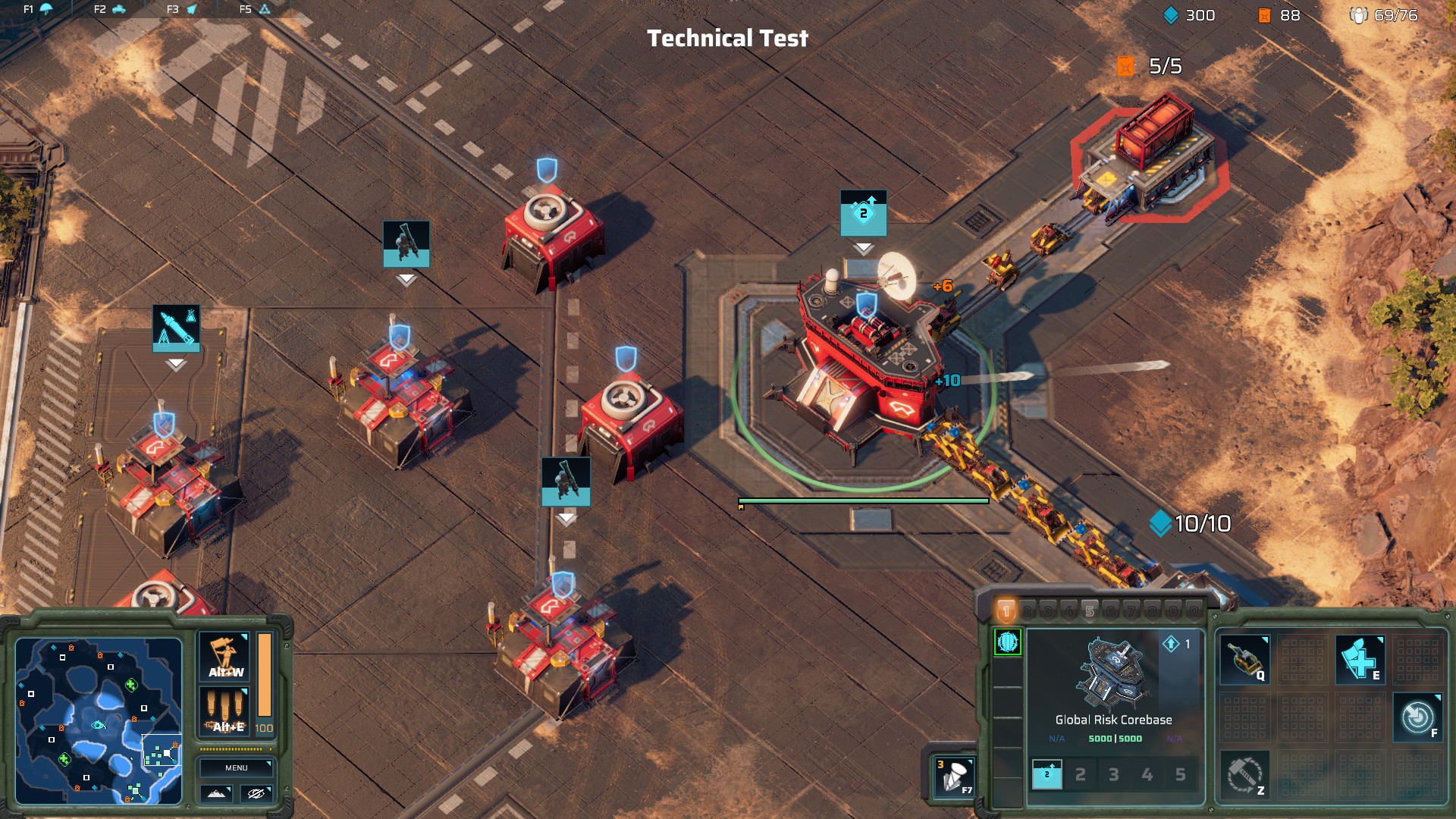Click the Corebase tier 2 upgrade marker
Screen dimensions: 1456x819
point(863,213)
